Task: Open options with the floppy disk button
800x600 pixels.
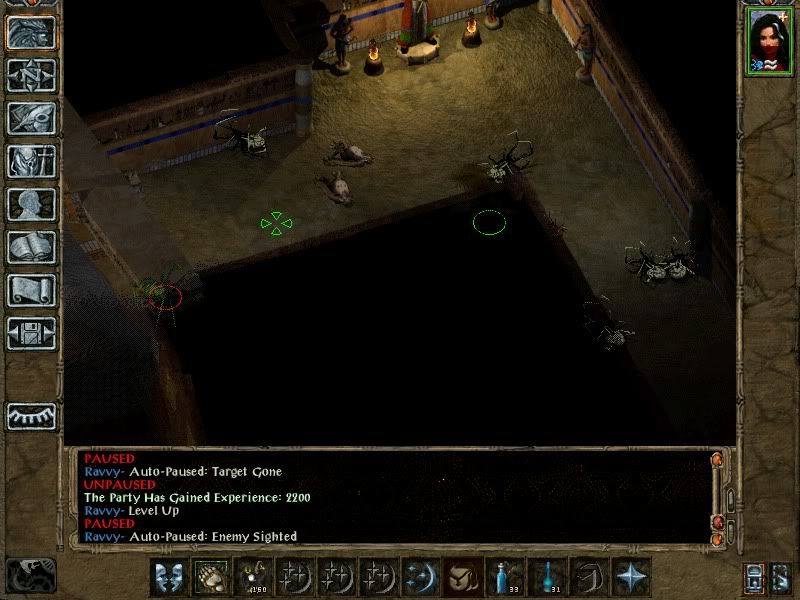Action: click(x=31, y=333)
